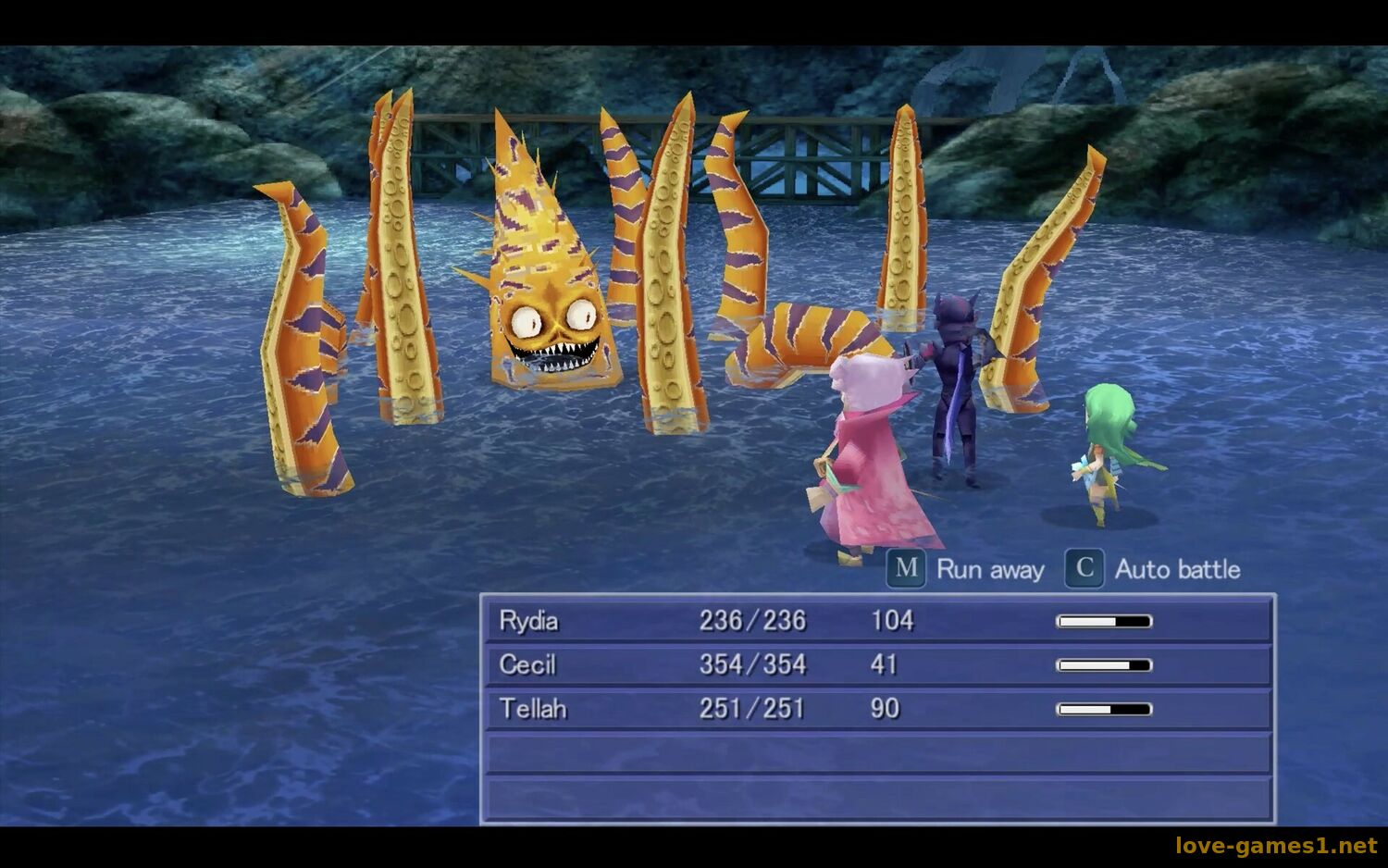
Task: Select Rydia's party row
Action: 877,621
